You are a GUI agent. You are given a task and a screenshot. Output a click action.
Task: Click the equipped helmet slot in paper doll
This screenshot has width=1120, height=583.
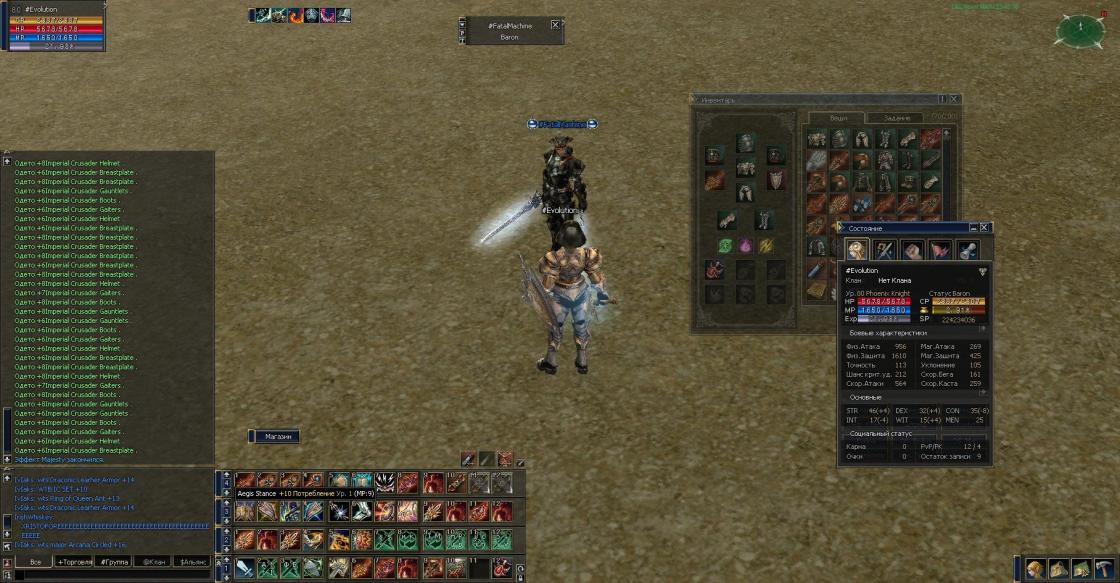click(745, 143)
